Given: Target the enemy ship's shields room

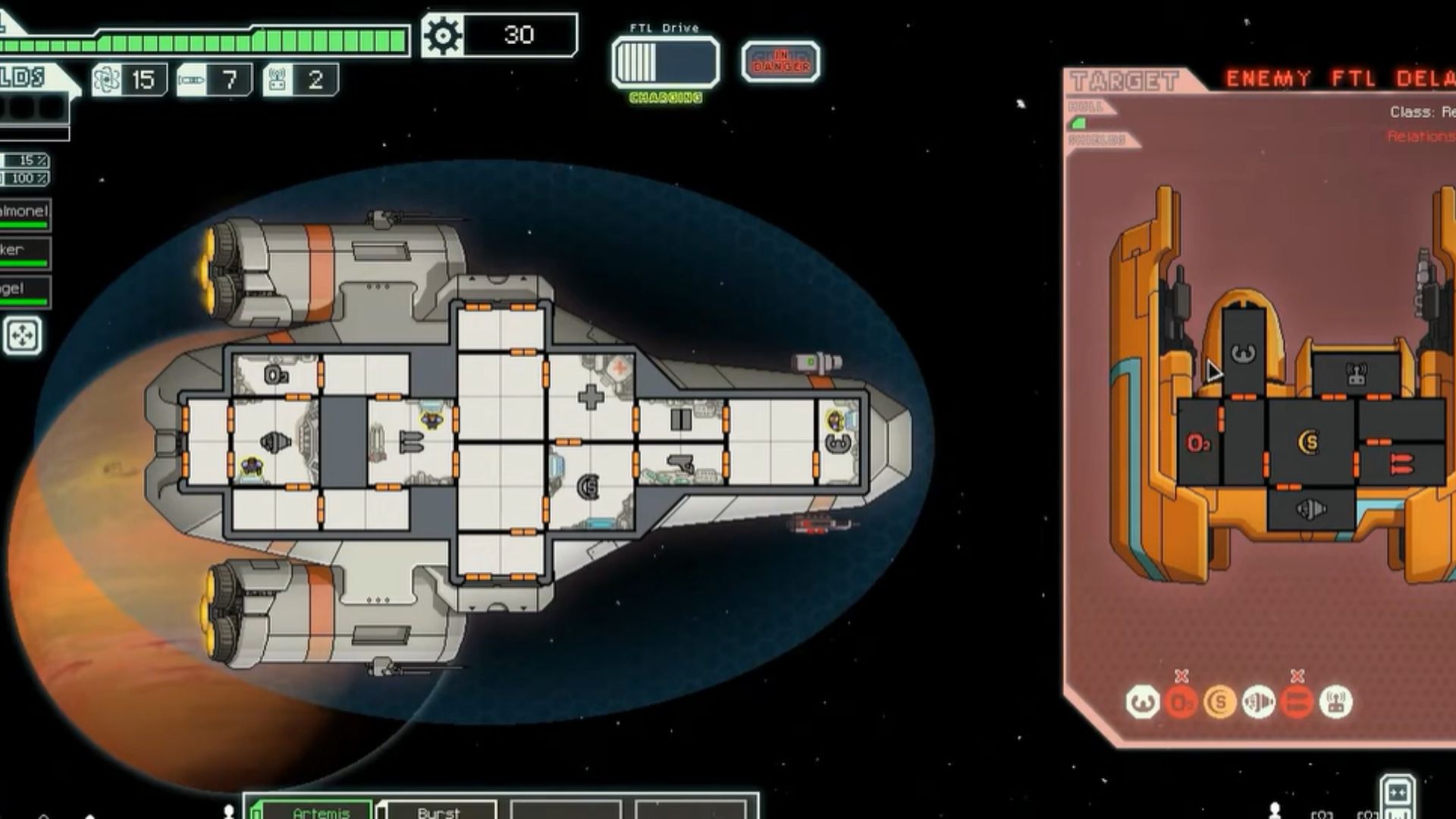Looking at the screenshot, I should (x=1310, y=442).
